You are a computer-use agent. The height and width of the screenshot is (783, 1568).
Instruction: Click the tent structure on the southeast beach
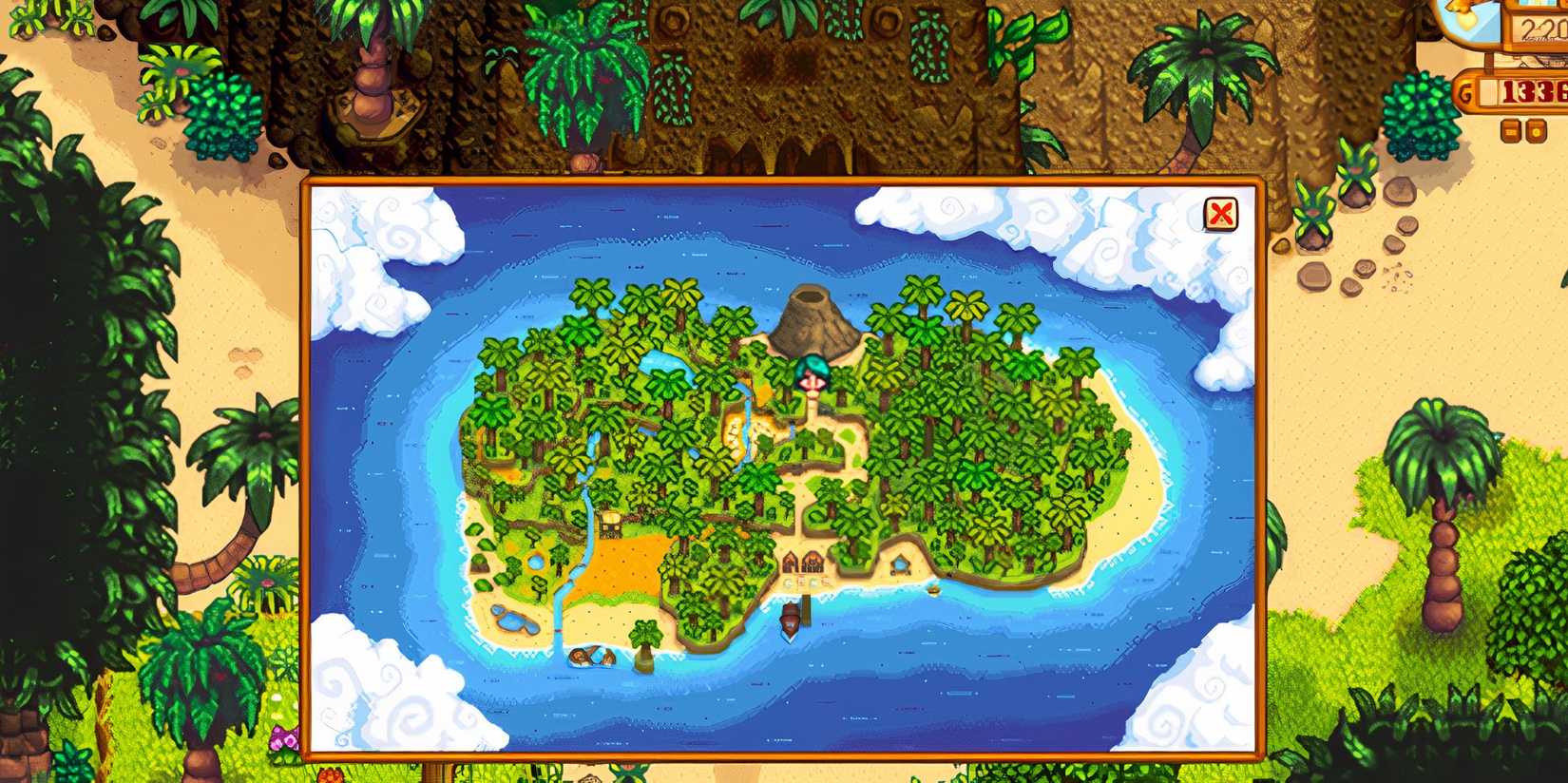click(x=900, y=563)
